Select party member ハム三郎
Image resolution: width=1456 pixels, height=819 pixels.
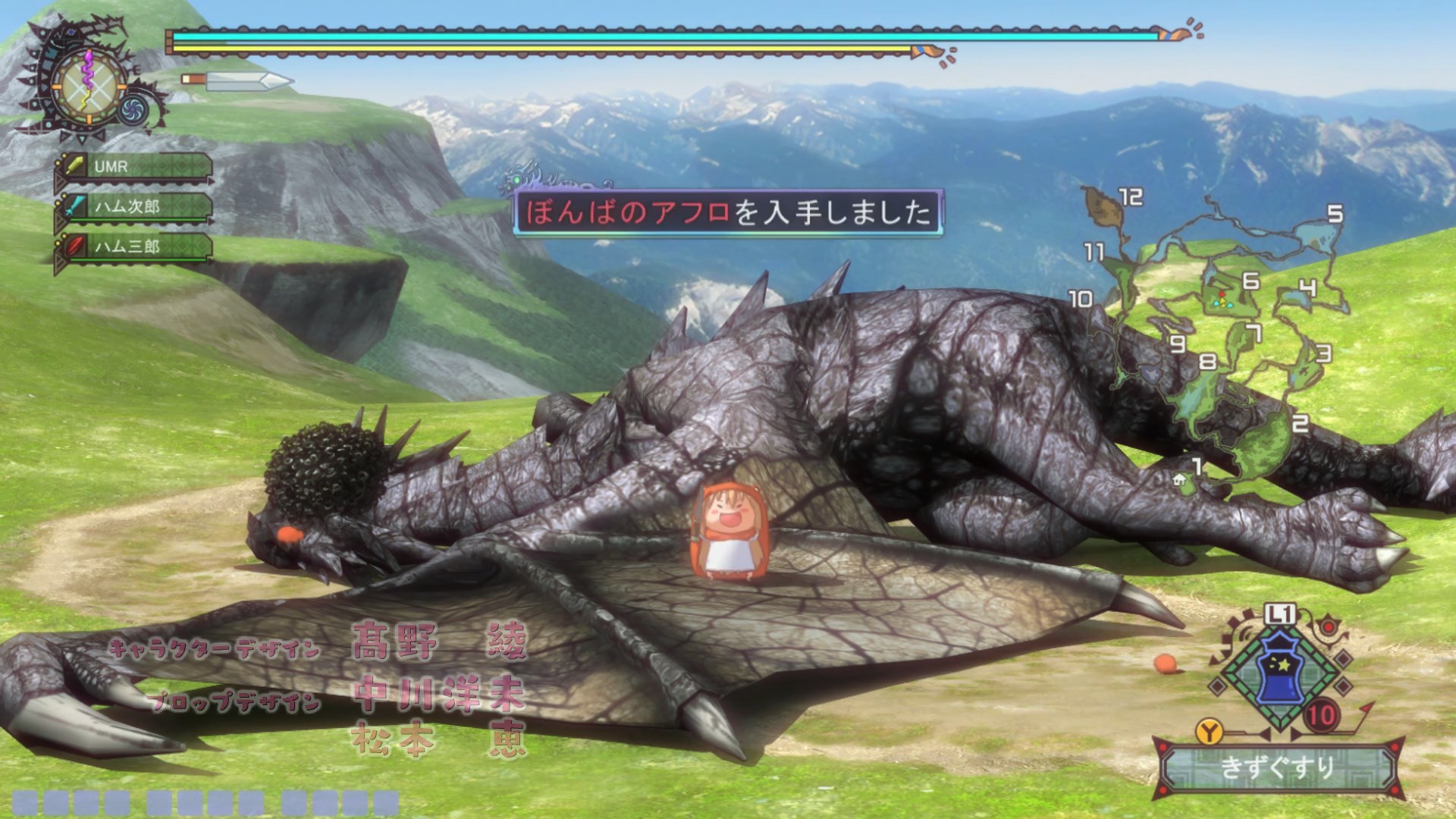(x=133, y=246)
